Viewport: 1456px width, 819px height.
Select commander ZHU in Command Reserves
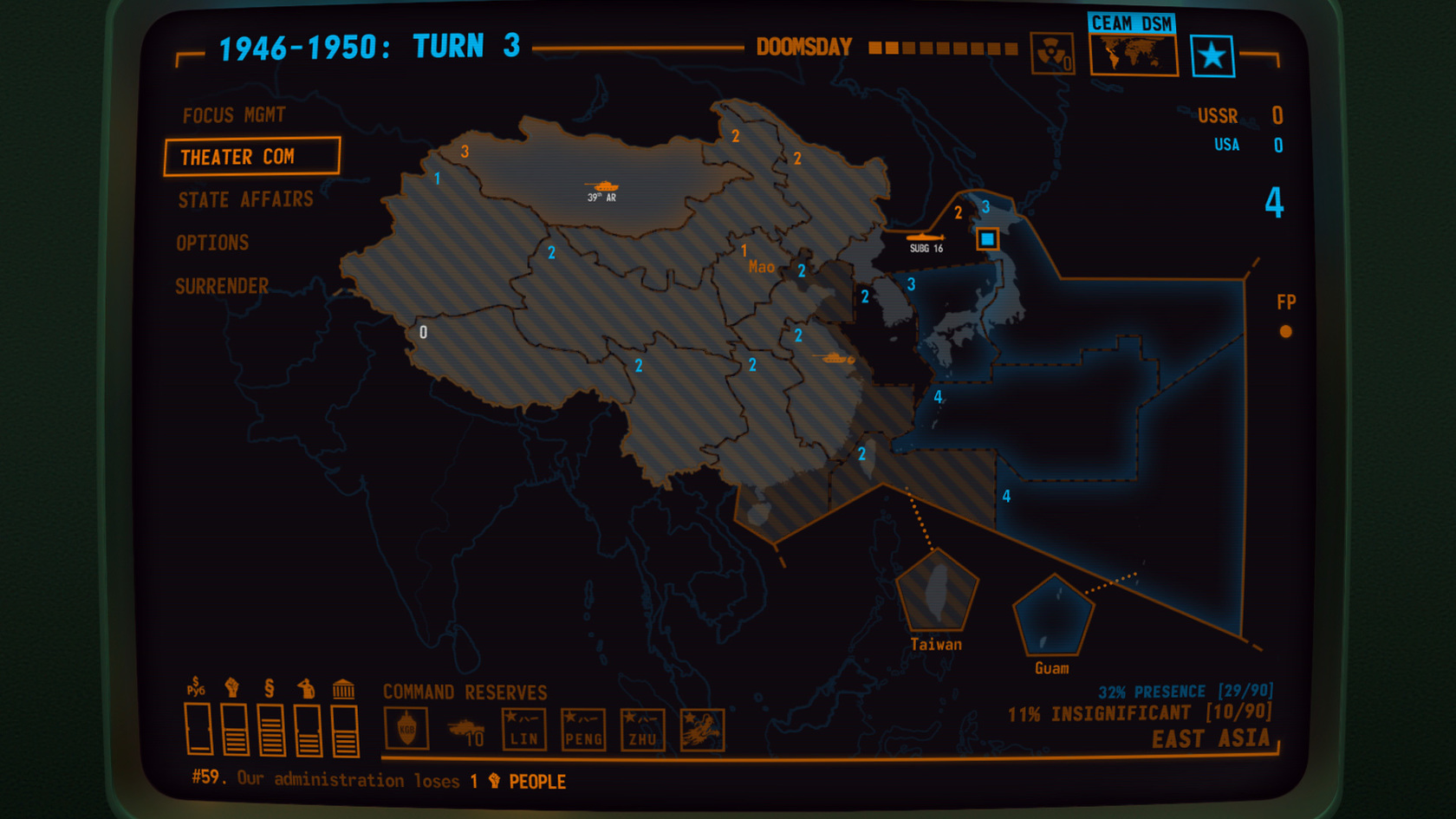(641, 729)
